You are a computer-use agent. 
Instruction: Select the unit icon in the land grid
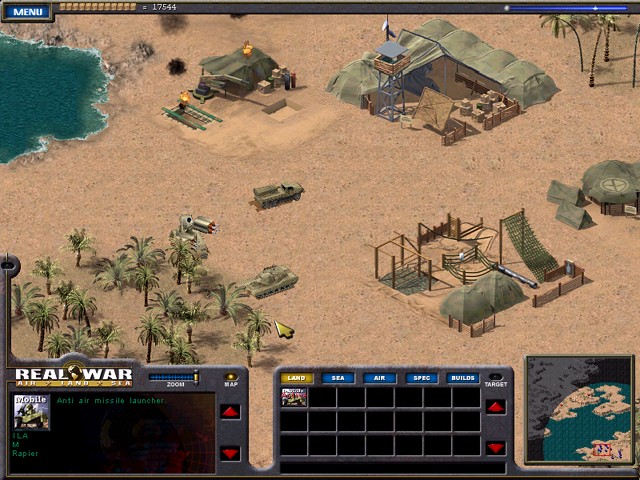coord(294,397)
